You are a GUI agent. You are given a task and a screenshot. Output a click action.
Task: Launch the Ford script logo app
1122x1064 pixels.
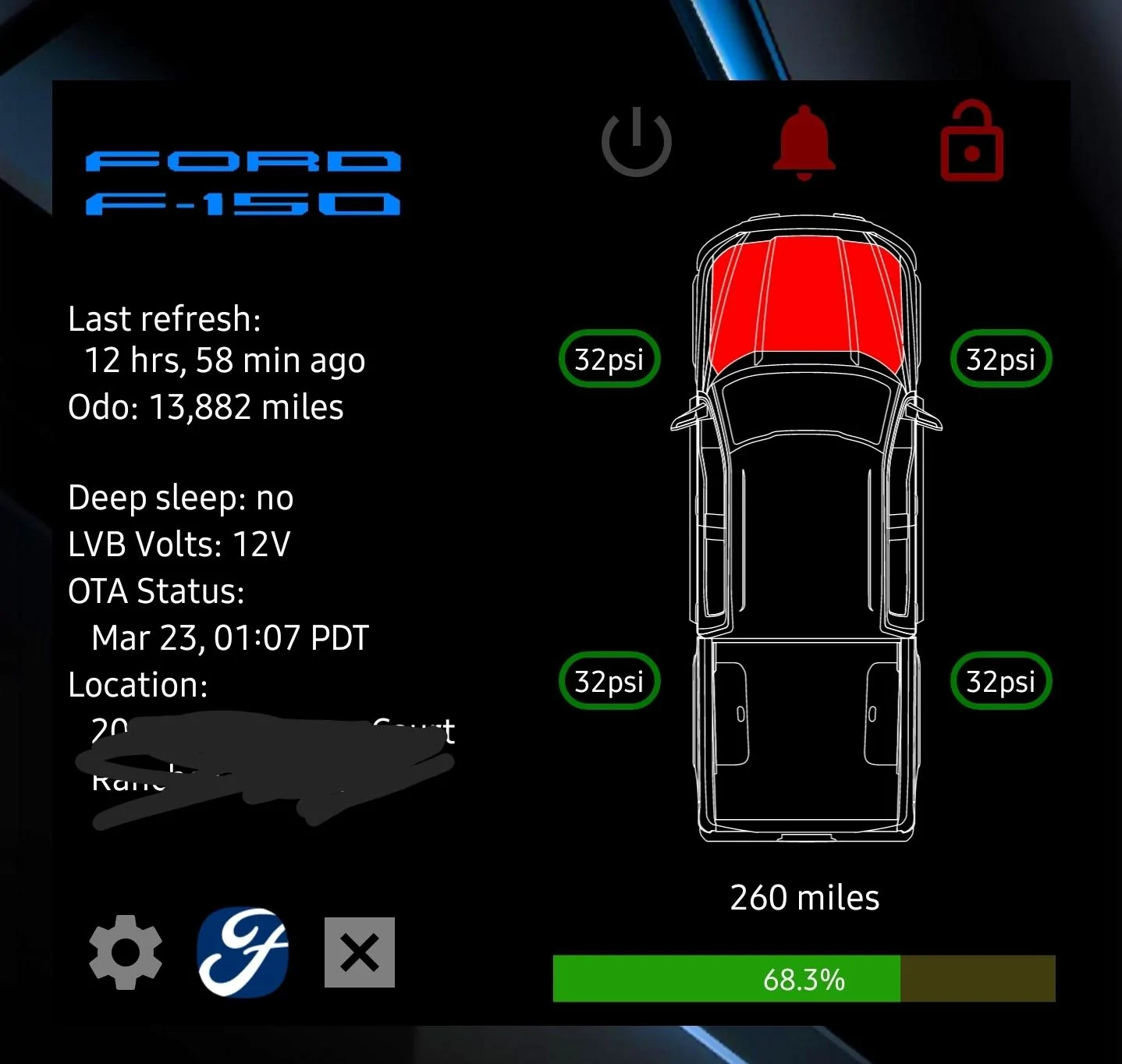click(243, 952)
